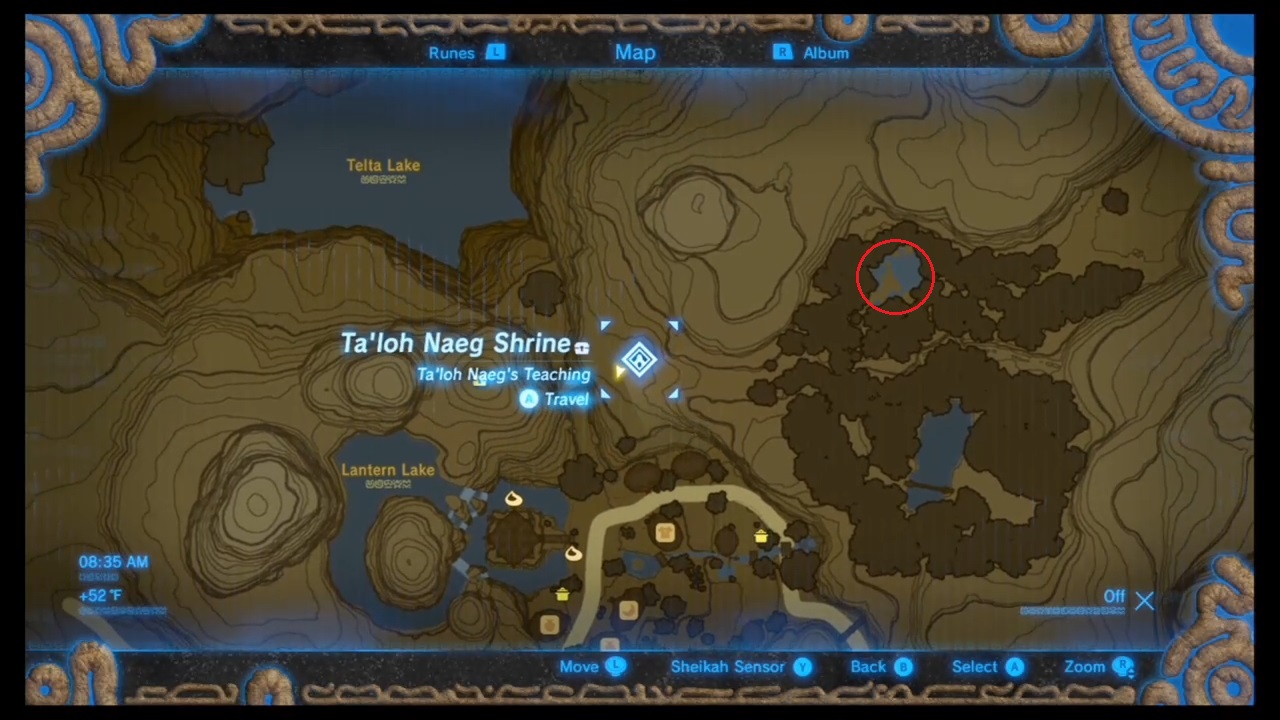Toggle the Sheikah Sensor
This screenshot has width=1280, height=720.
[727, 667]
